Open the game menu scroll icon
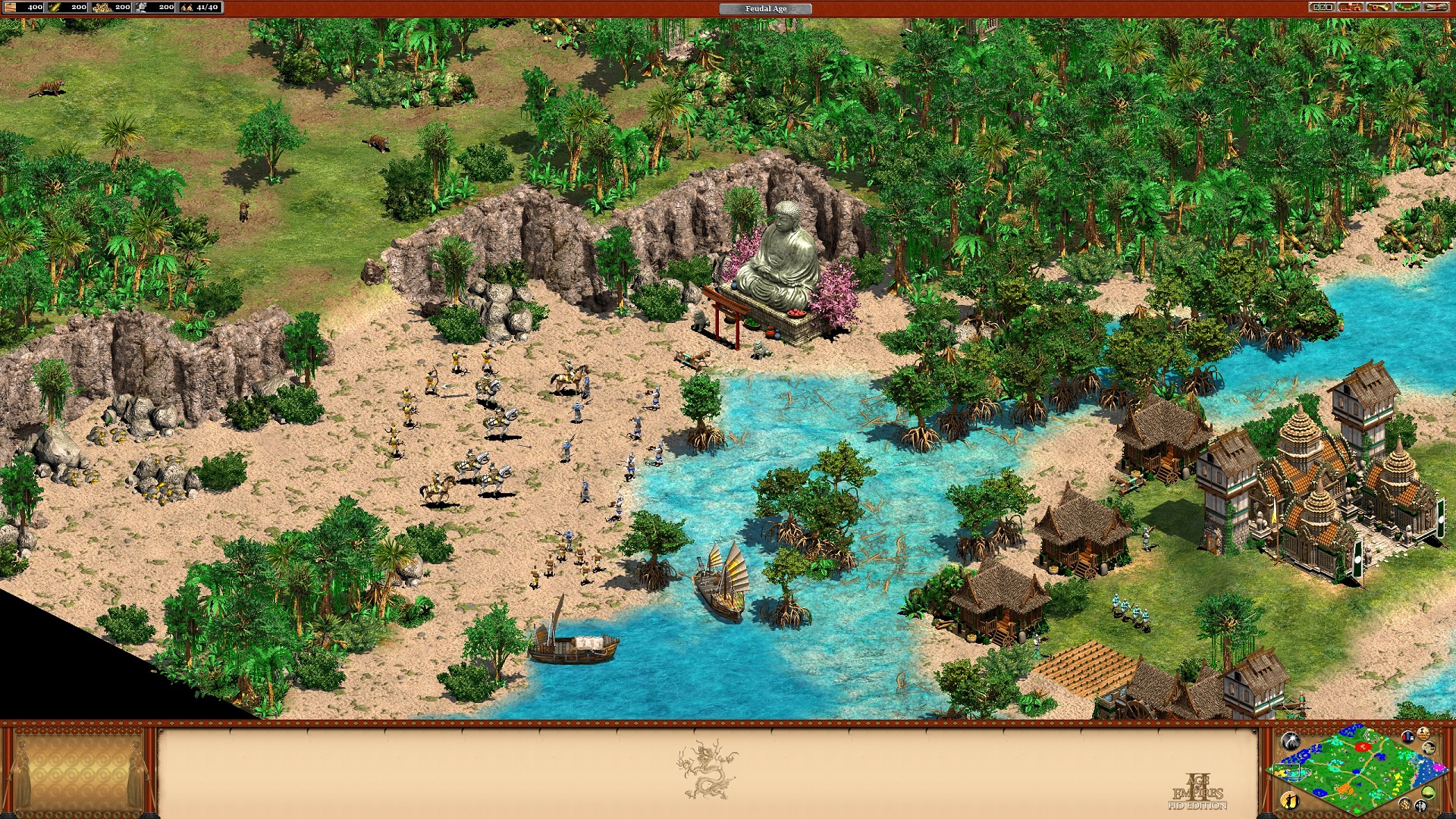Screen dimensions: 1456x819 tap(1436, 8)
